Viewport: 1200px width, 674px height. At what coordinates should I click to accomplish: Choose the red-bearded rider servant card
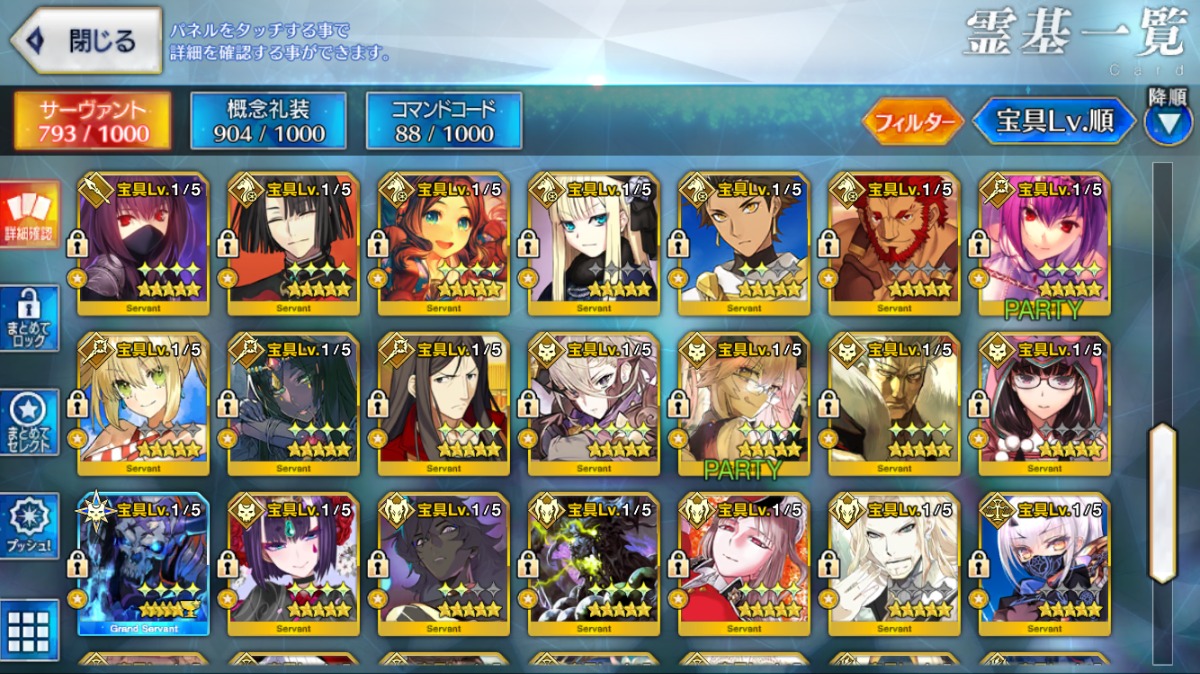[894, 244]
